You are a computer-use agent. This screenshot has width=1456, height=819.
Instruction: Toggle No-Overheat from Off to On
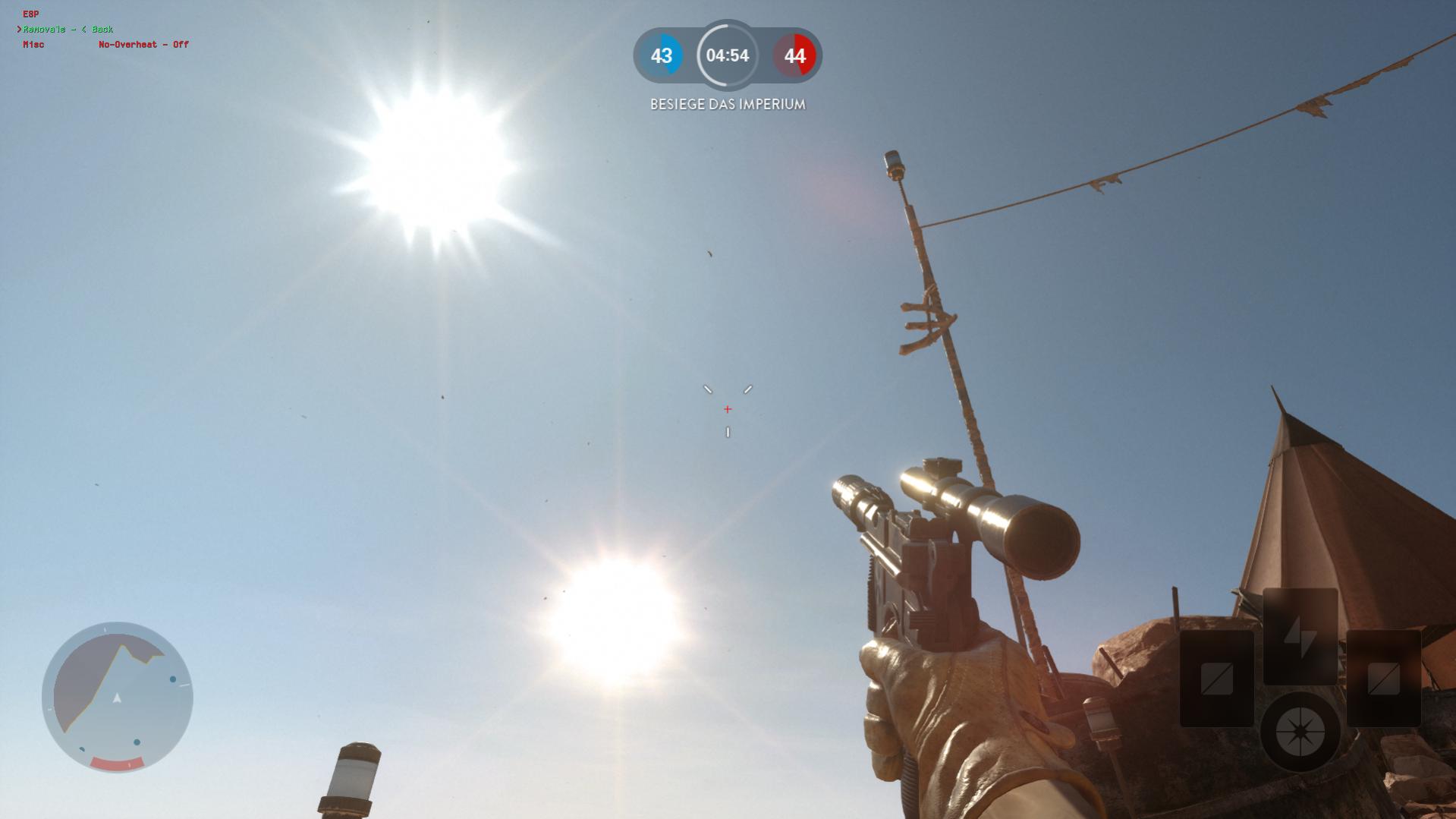[x=143, y=45]
